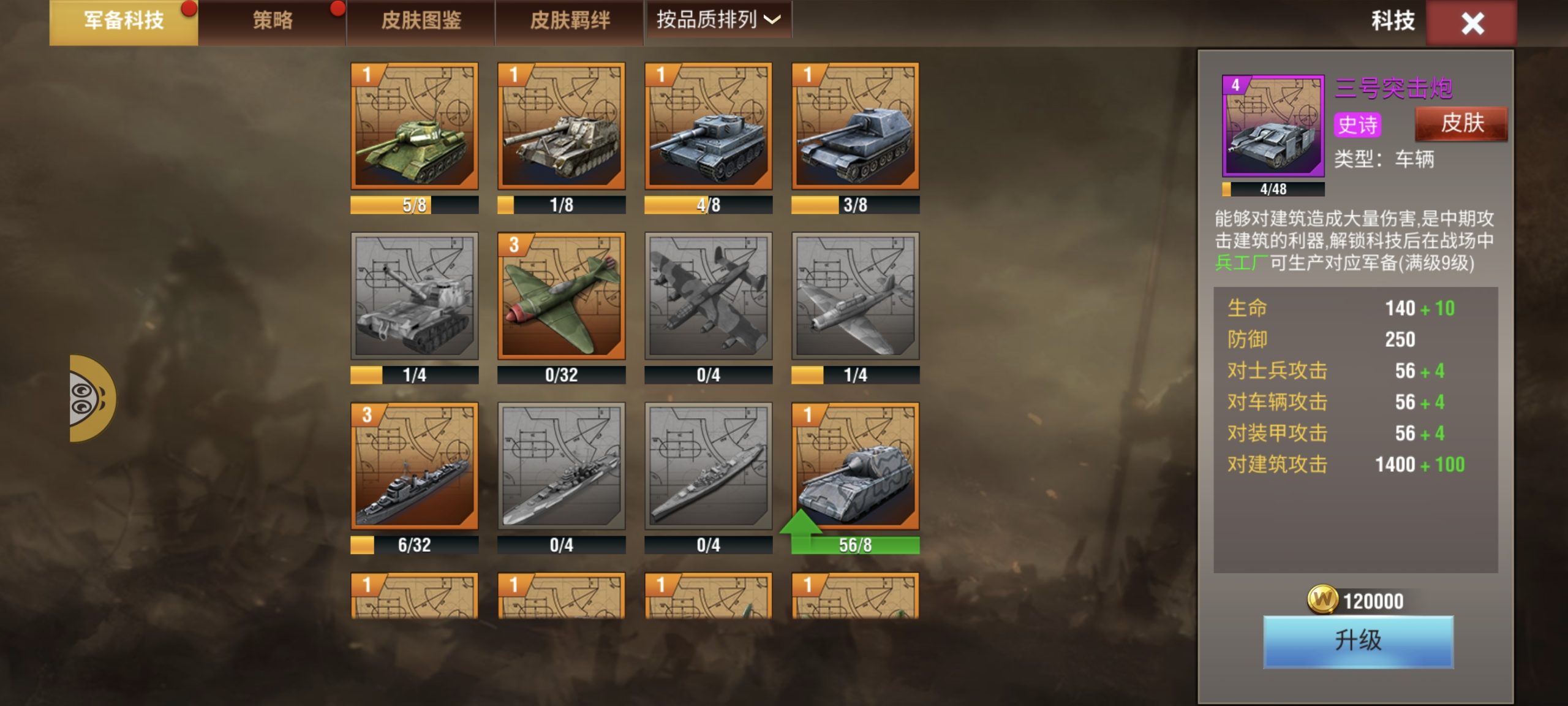Click the 三号突击炮 portrait in detail panel
The image size is (1568, 706).
(x=1273, y=126)
